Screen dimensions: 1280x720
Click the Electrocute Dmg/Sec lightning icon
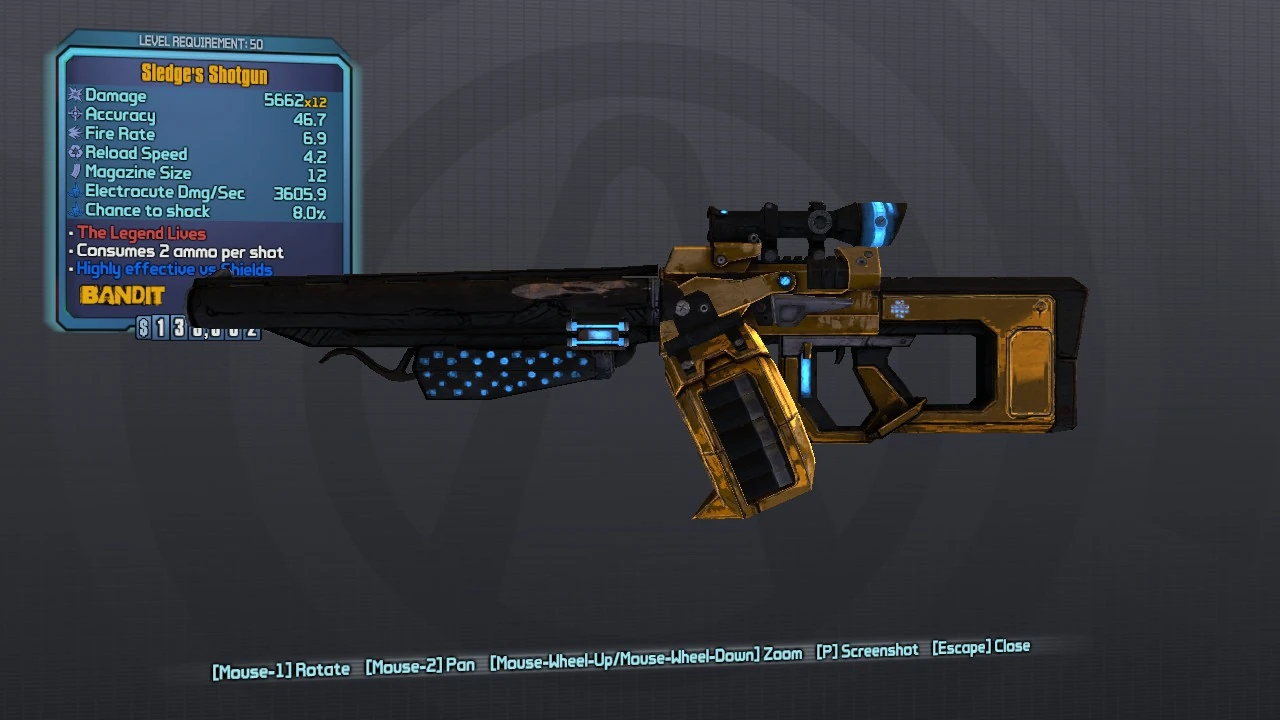[73, 192]
